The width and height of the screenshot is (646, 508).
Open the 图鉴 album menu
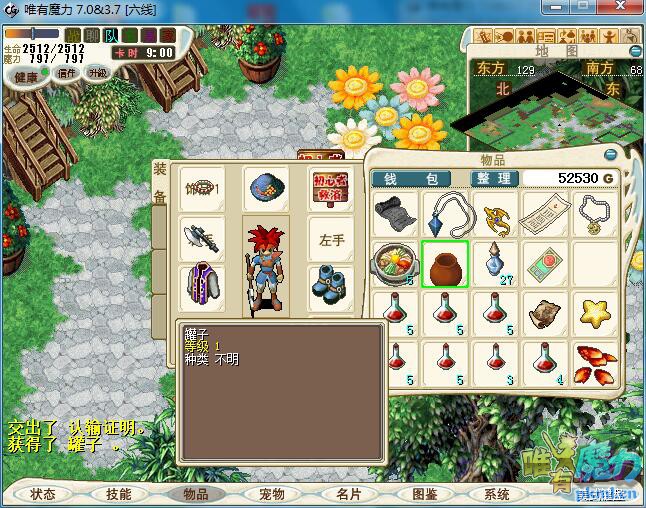click(424, 494)
